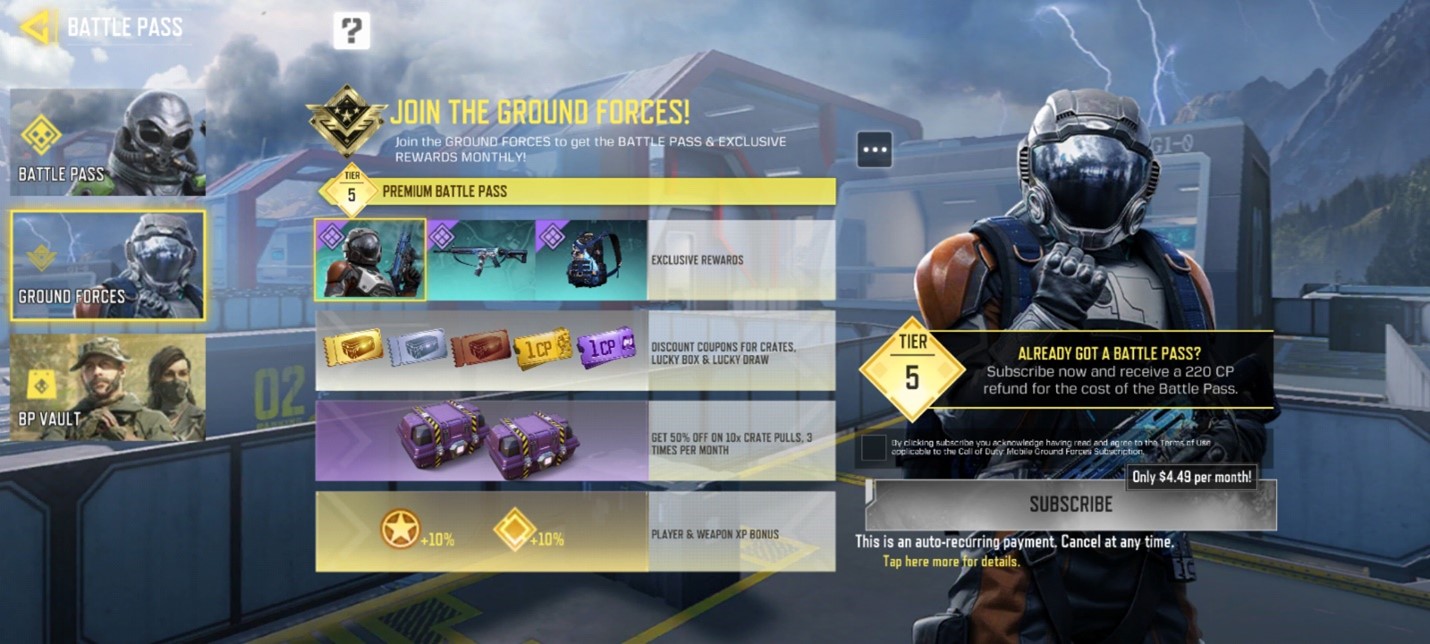The image size is (1430, 644).
Task: Subscribe to the Ground Forces membership
Action: click(1070, 504)
